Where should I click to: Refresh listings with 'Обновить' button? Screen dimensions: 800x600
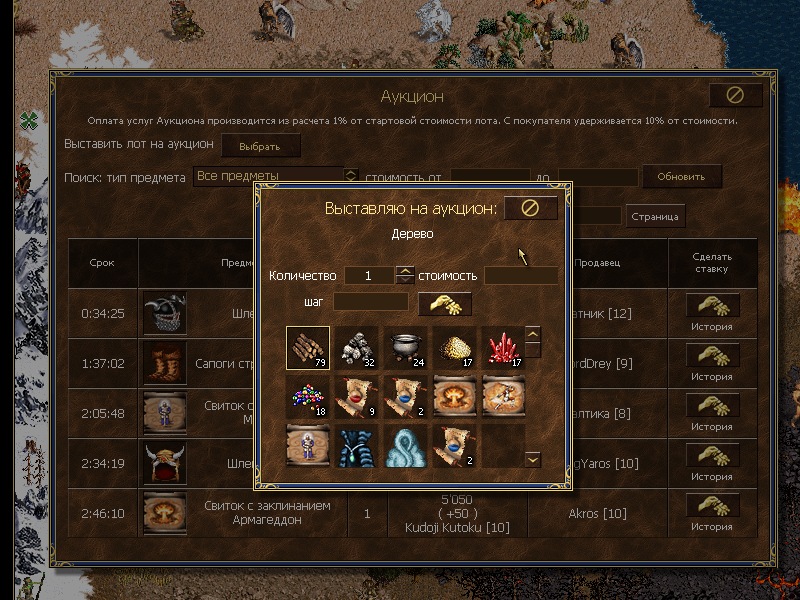pos(681,176)
